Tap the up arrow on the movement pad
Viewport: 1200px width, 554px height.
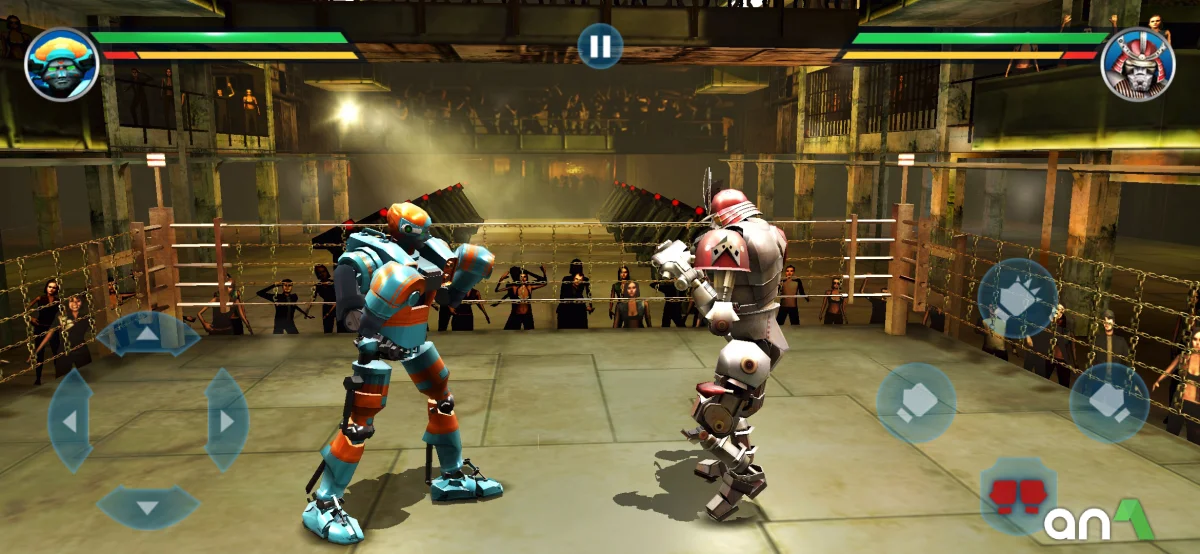(x=148, y=333)
